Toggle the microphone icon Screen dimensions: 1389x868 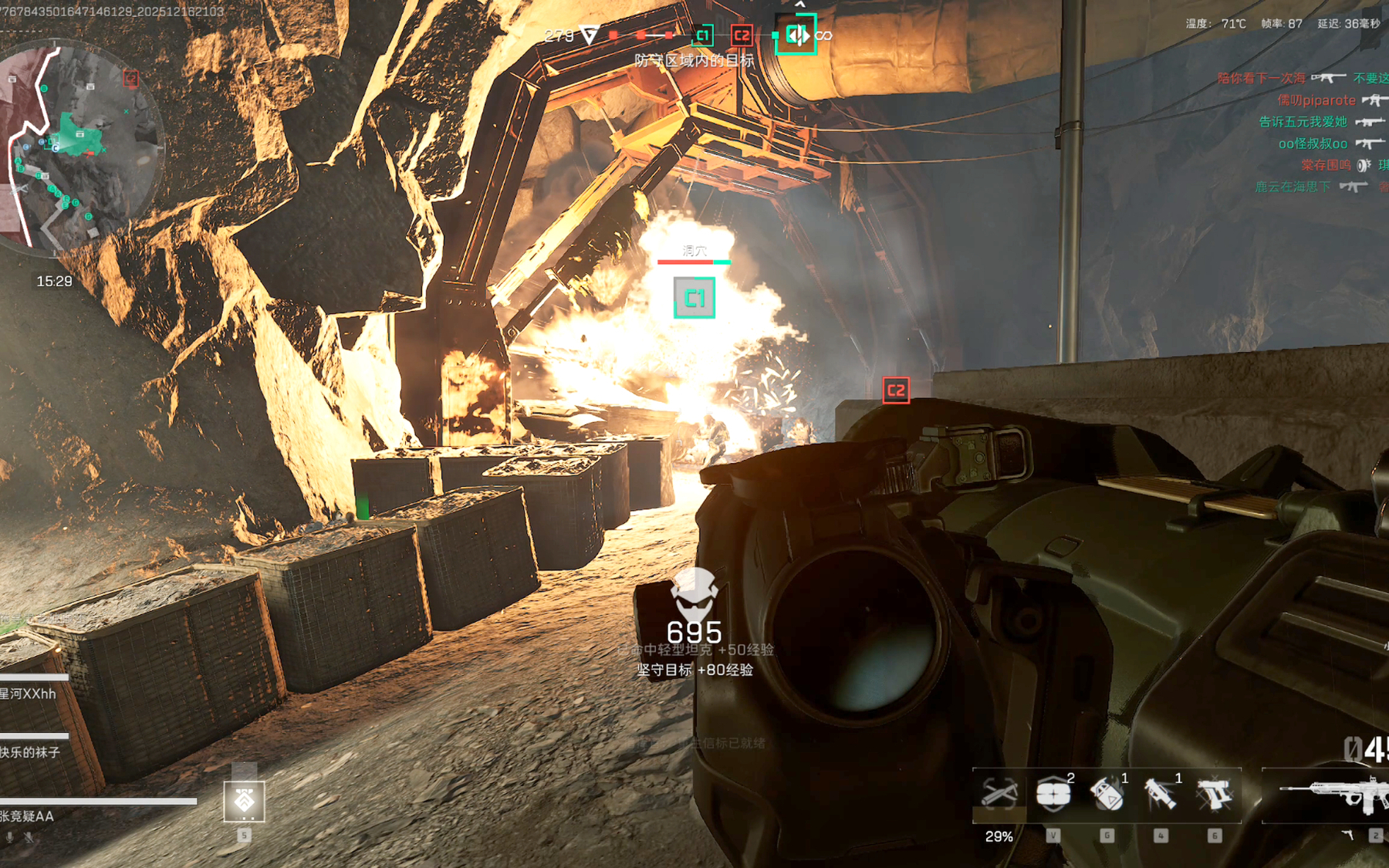(x=10, y=837)
